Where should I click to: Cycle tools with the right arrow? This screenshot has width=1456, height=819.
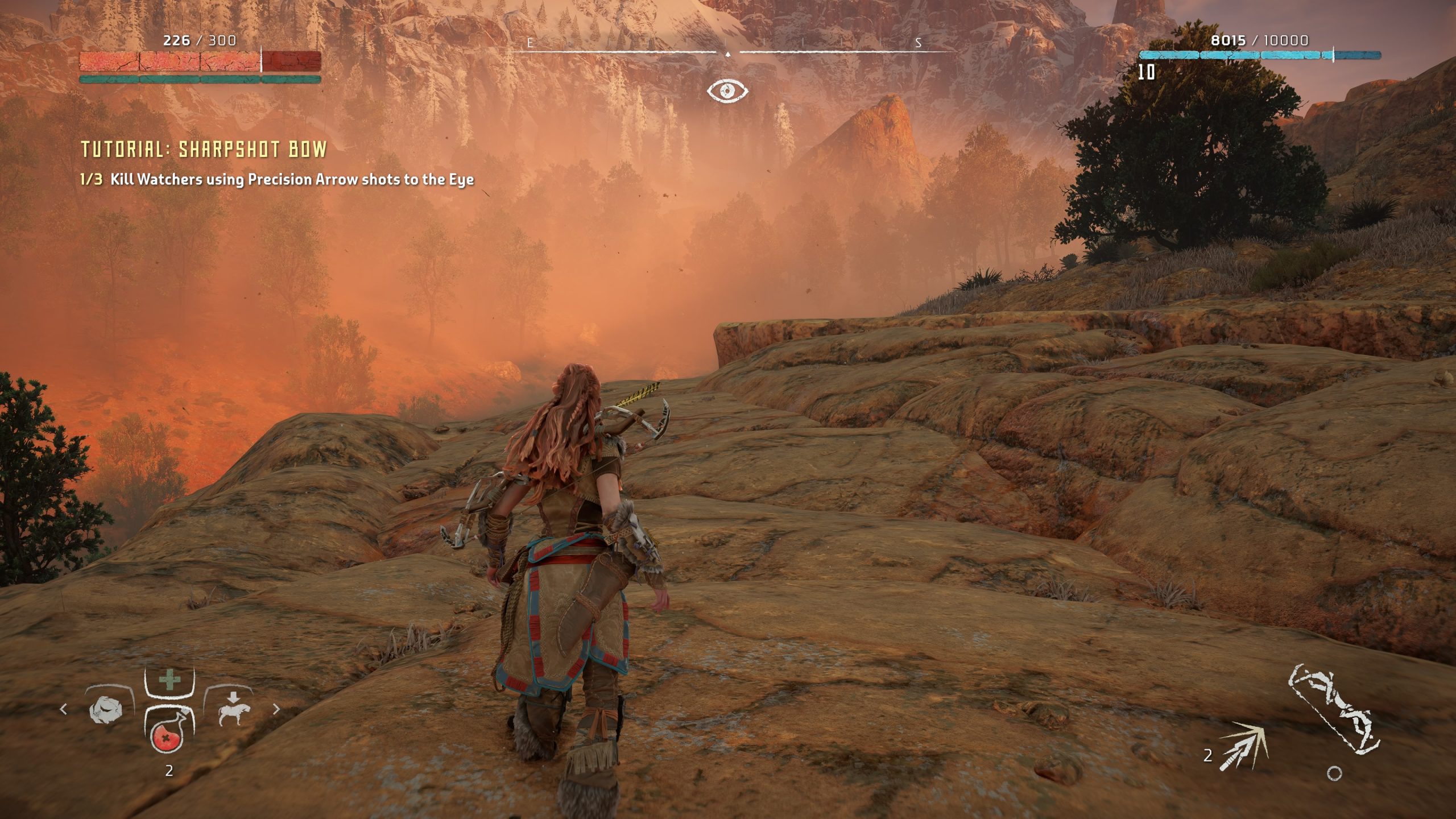pos(276,709)
